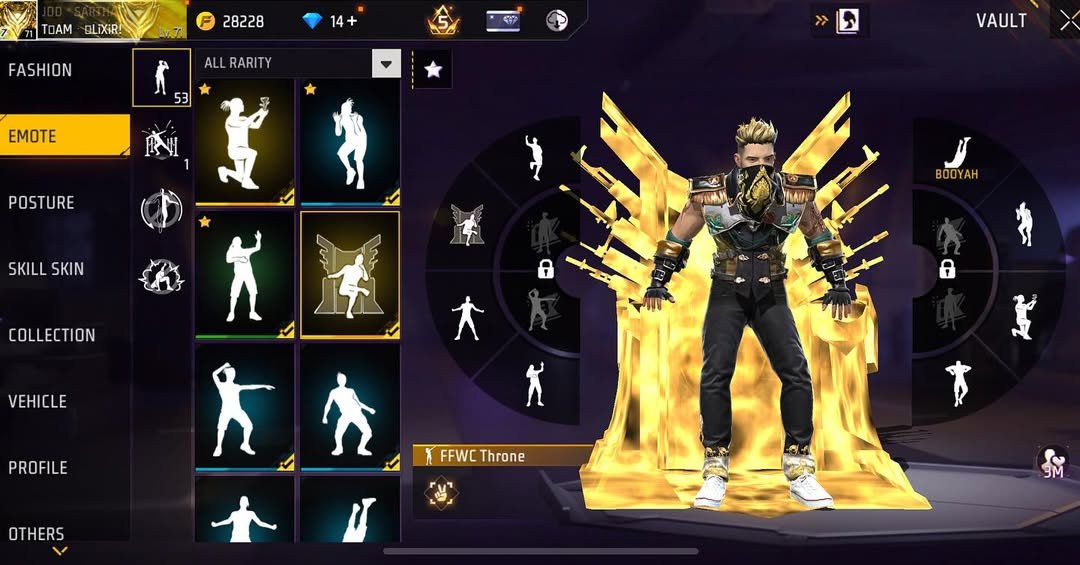This screenshot has width=1080, height=565.
Task: Select the 53-emote sub-tab
Action: click(x=161, y=77)
